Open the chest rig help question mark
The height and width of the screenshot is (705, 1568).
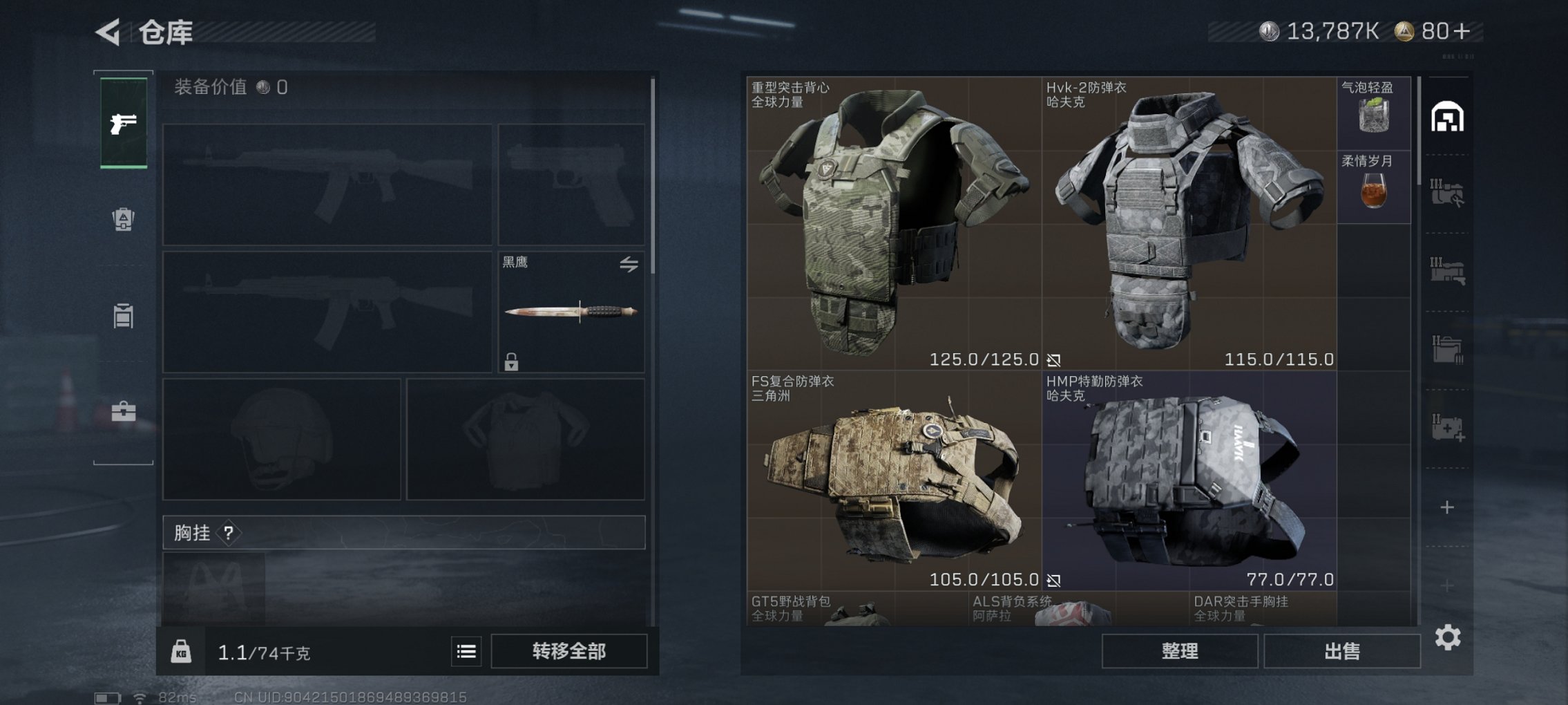(229, 533)
